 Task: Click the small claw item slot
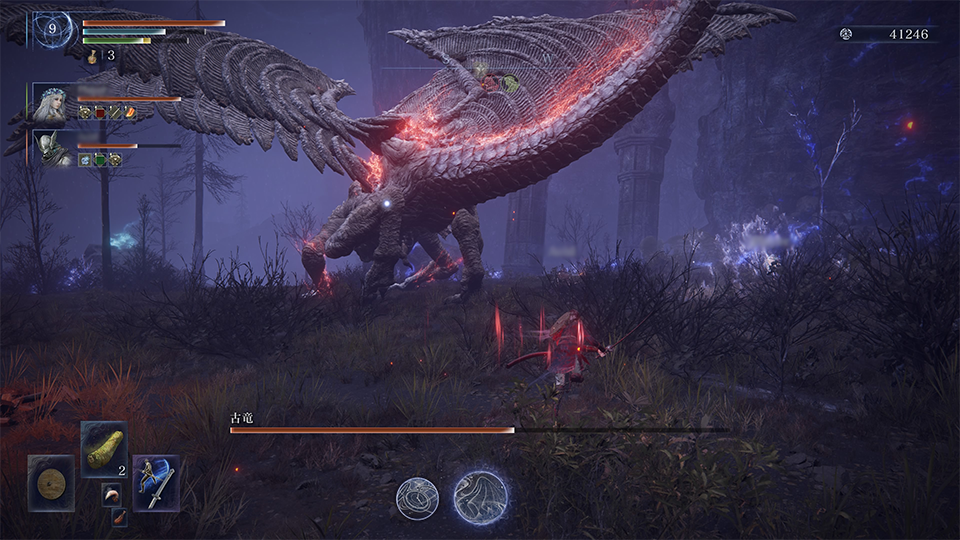pos(109,492)
